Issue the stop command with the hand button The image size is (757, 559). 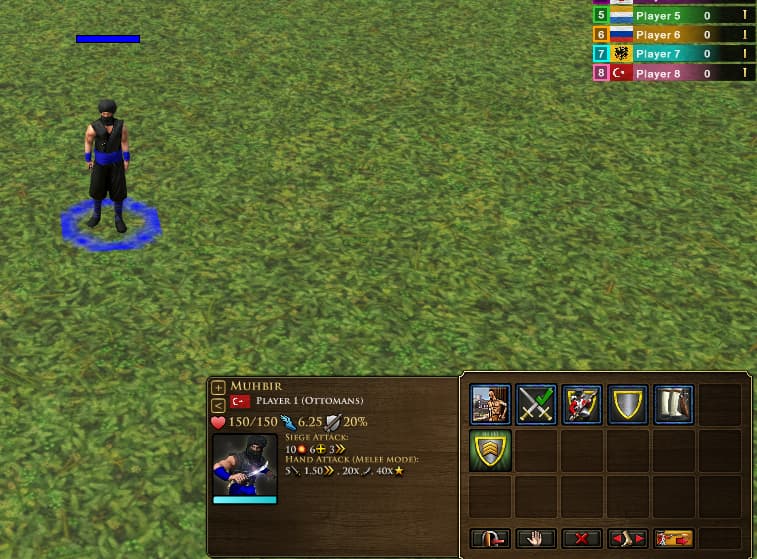point(537,538)
